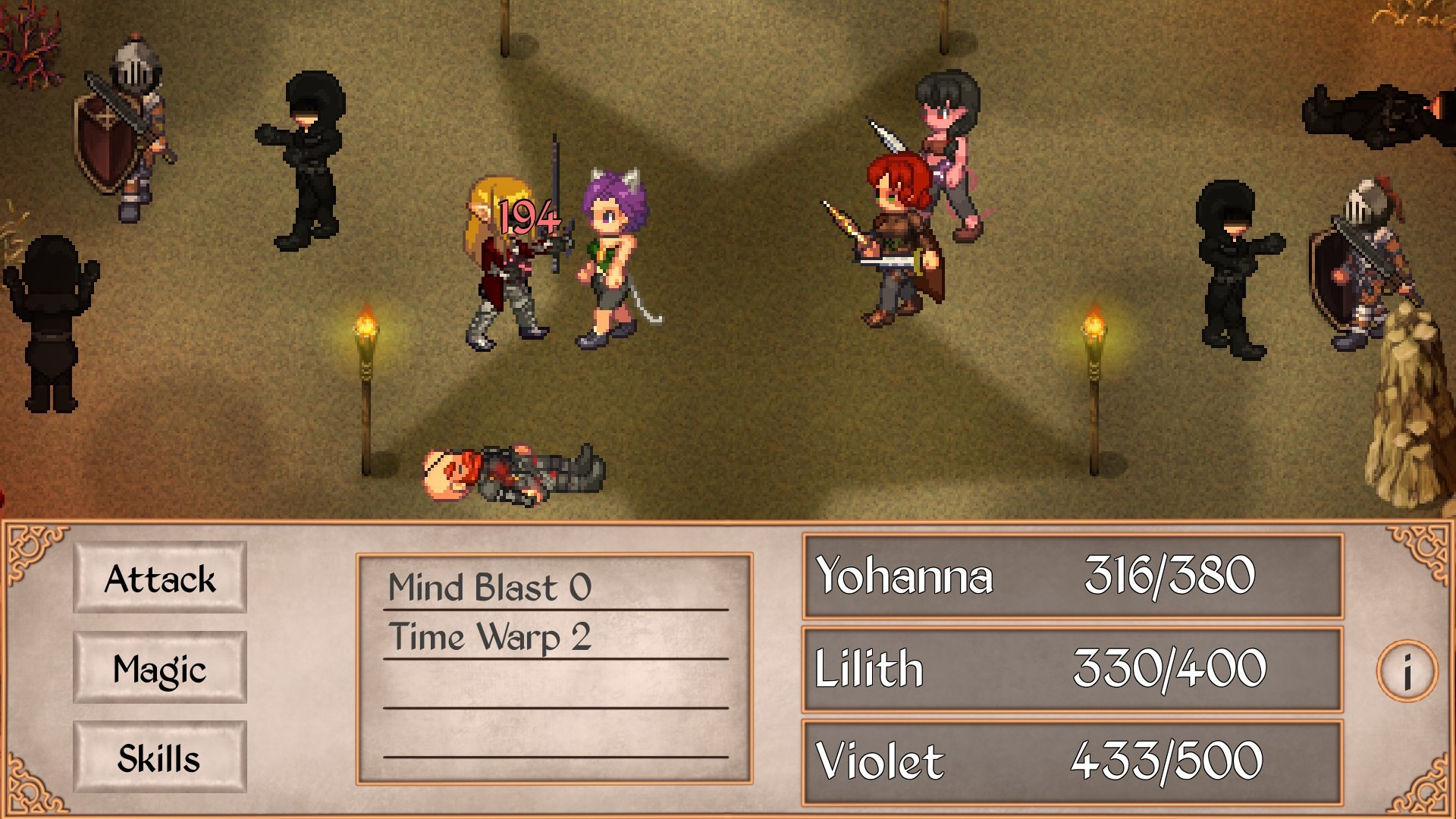This screenshot has width=1456, height=819.
Task: Select Violet's party status row
Action: 1072,761
